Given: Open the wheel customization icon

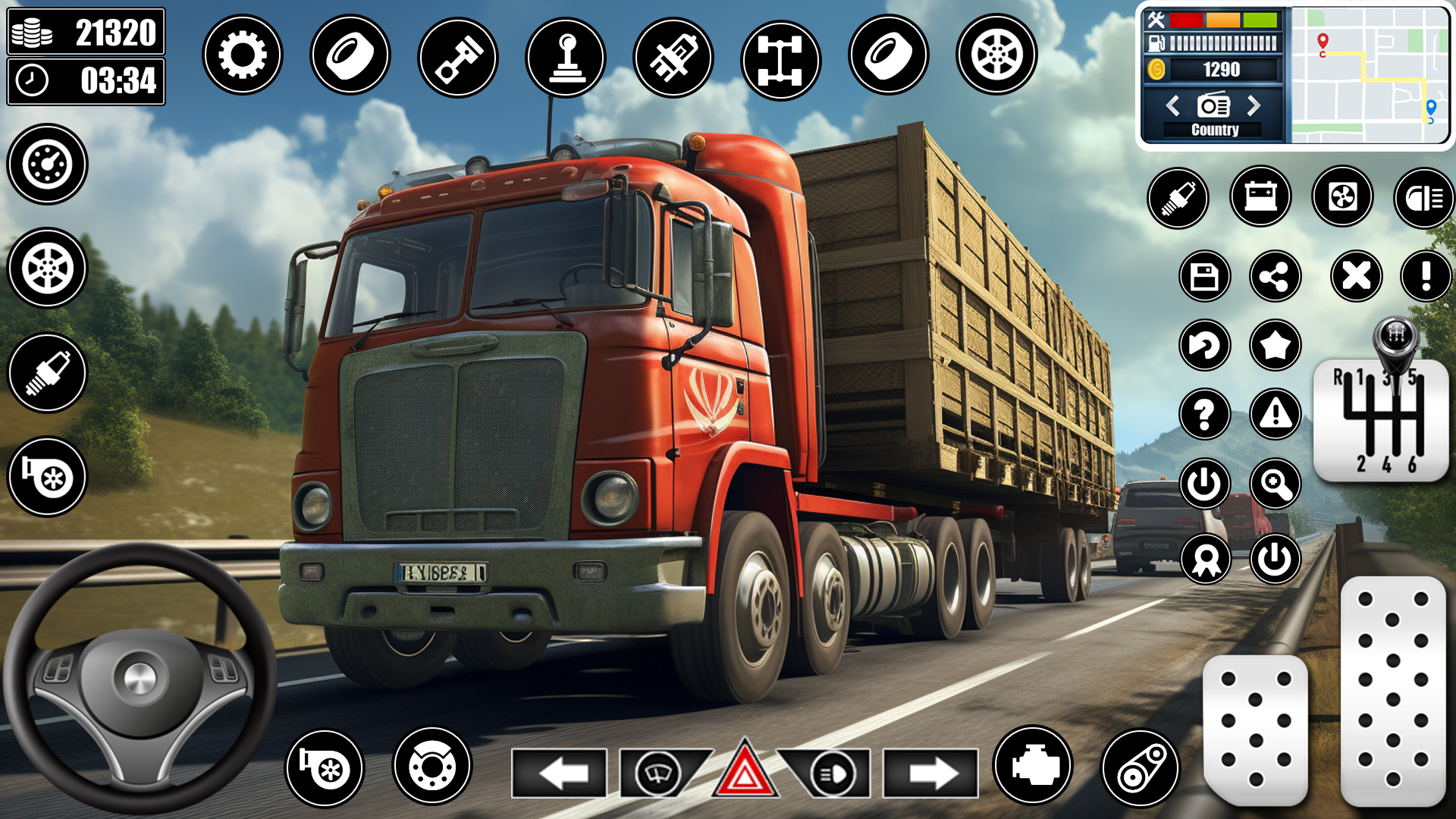Looking at the screenshot, I should [x=995, y=55].
